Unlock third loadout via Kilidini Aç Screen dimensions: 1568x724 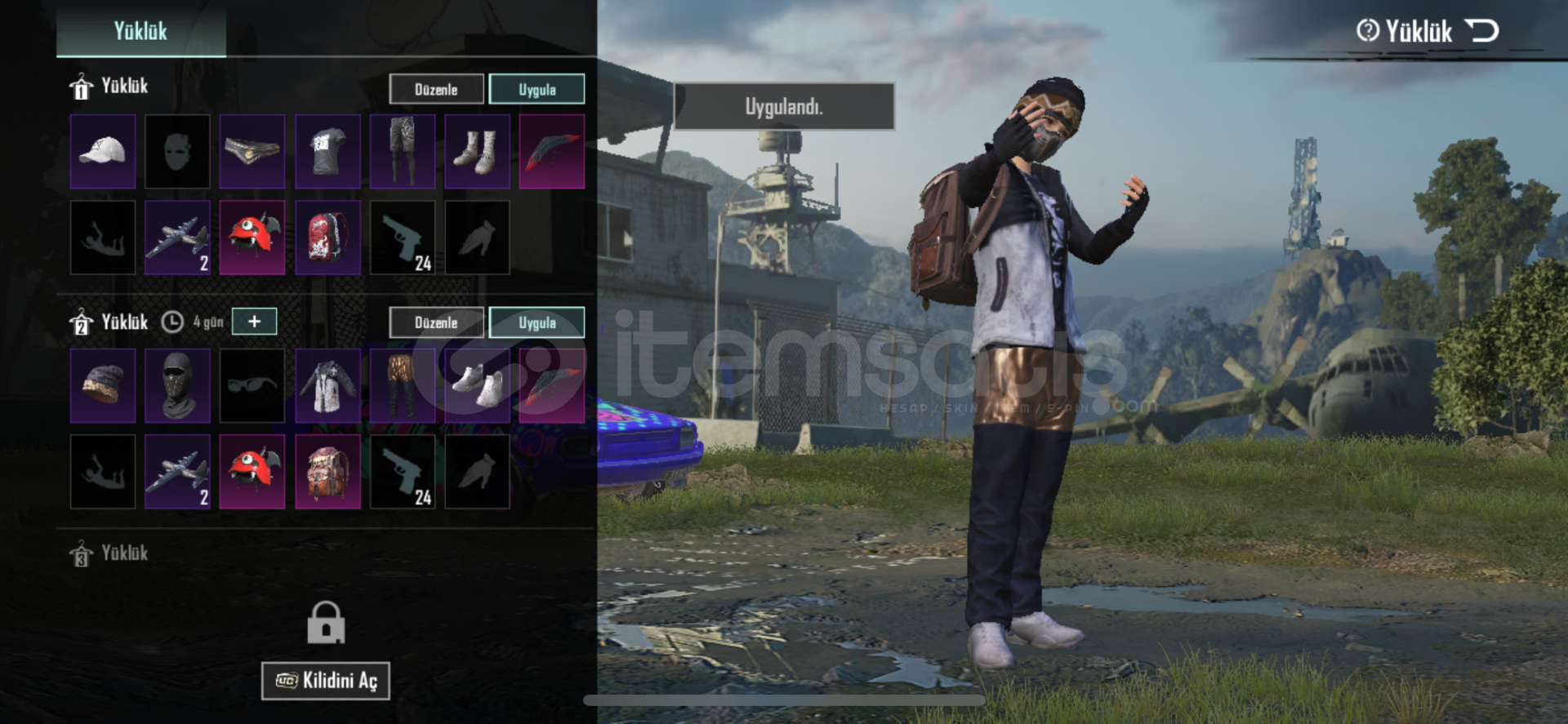pos(325,681)
